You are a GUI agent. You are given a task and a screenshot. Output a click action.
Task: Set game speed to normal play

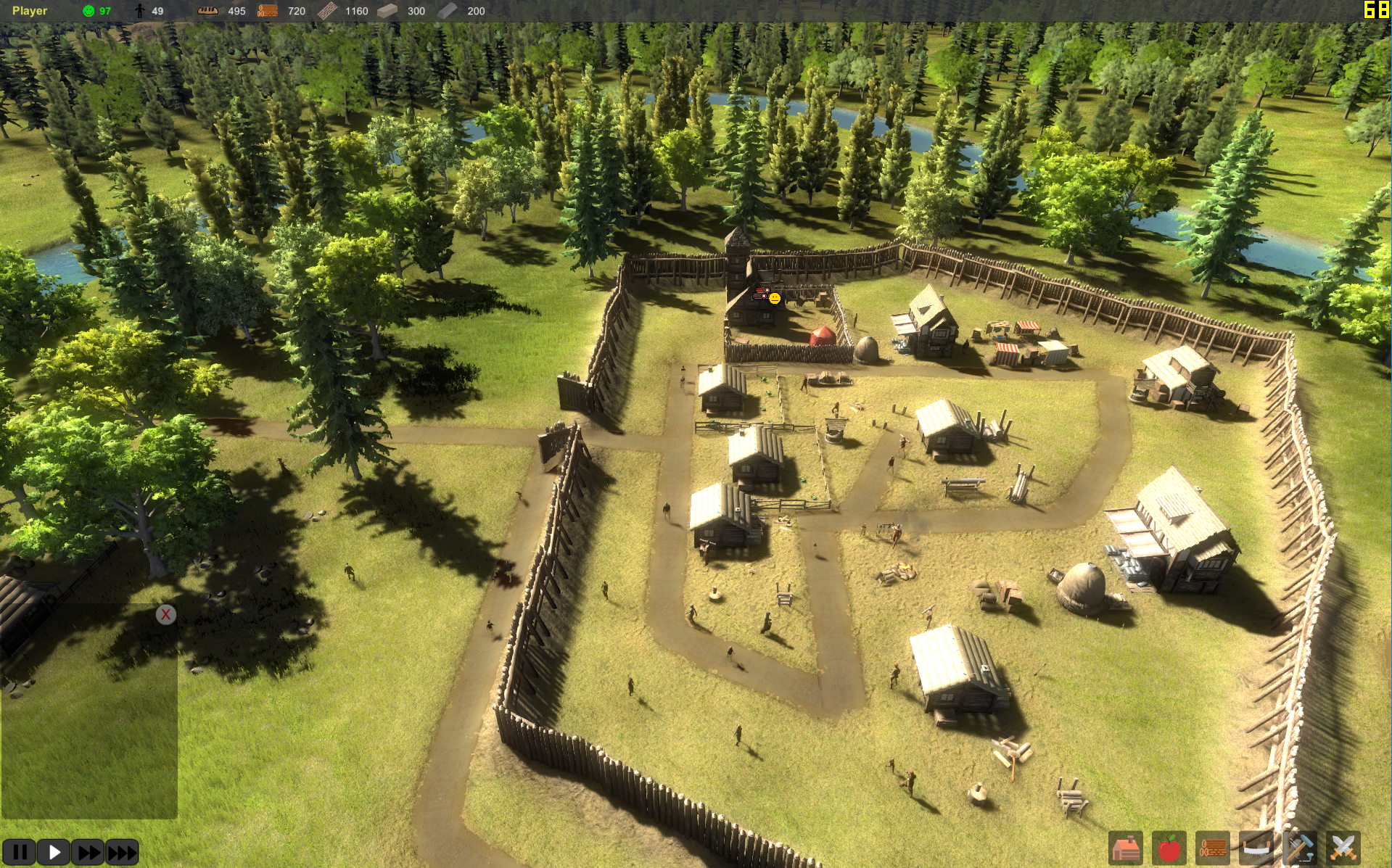coord(54,852)
